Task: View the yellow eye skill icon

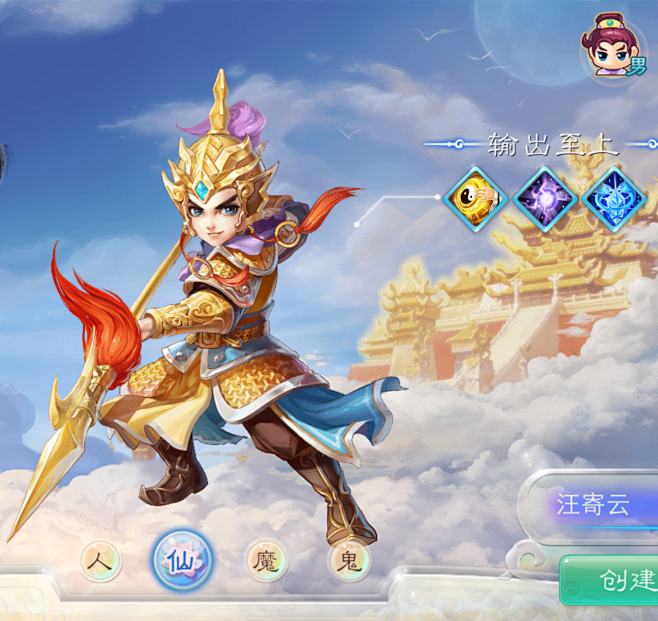Action: point(477,200)
